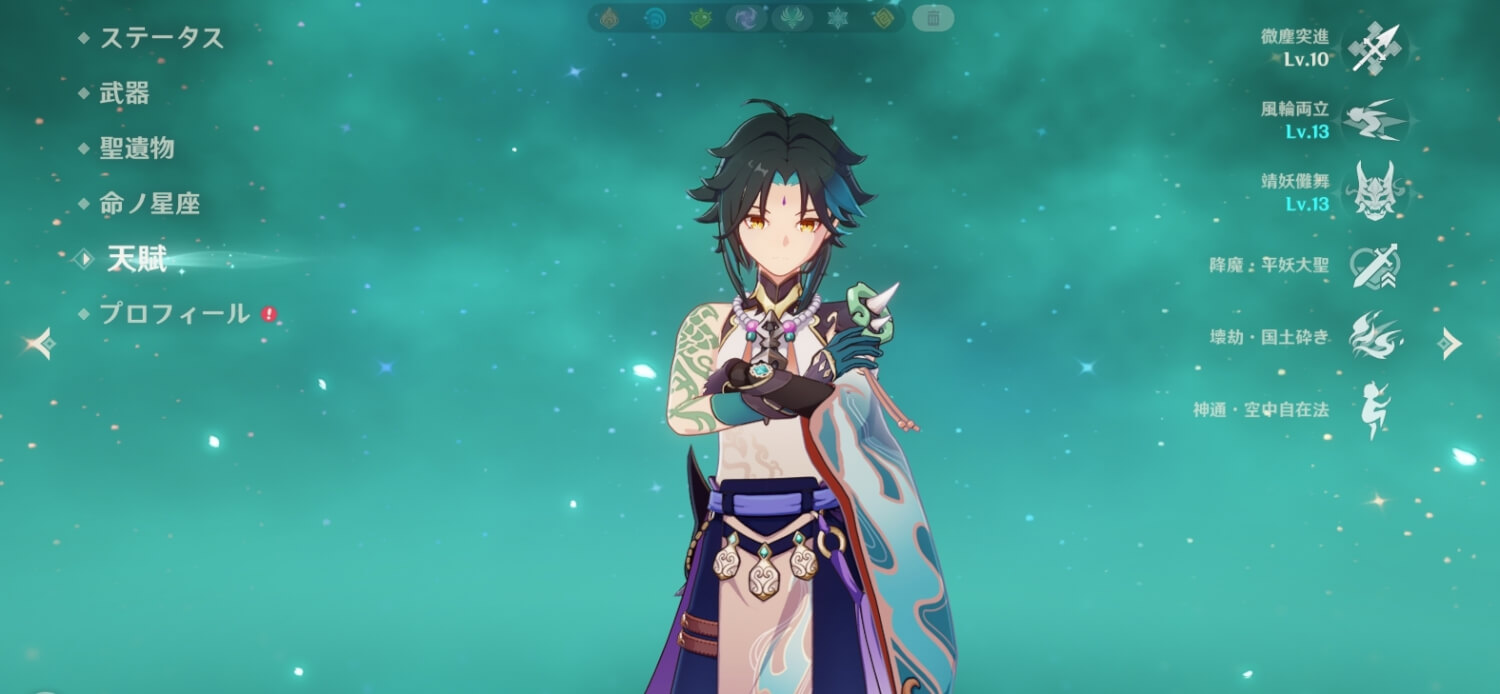Select the highlighted 天賦 entry
The height and width of the screenshot is (694, 1500).
(137, 260)
